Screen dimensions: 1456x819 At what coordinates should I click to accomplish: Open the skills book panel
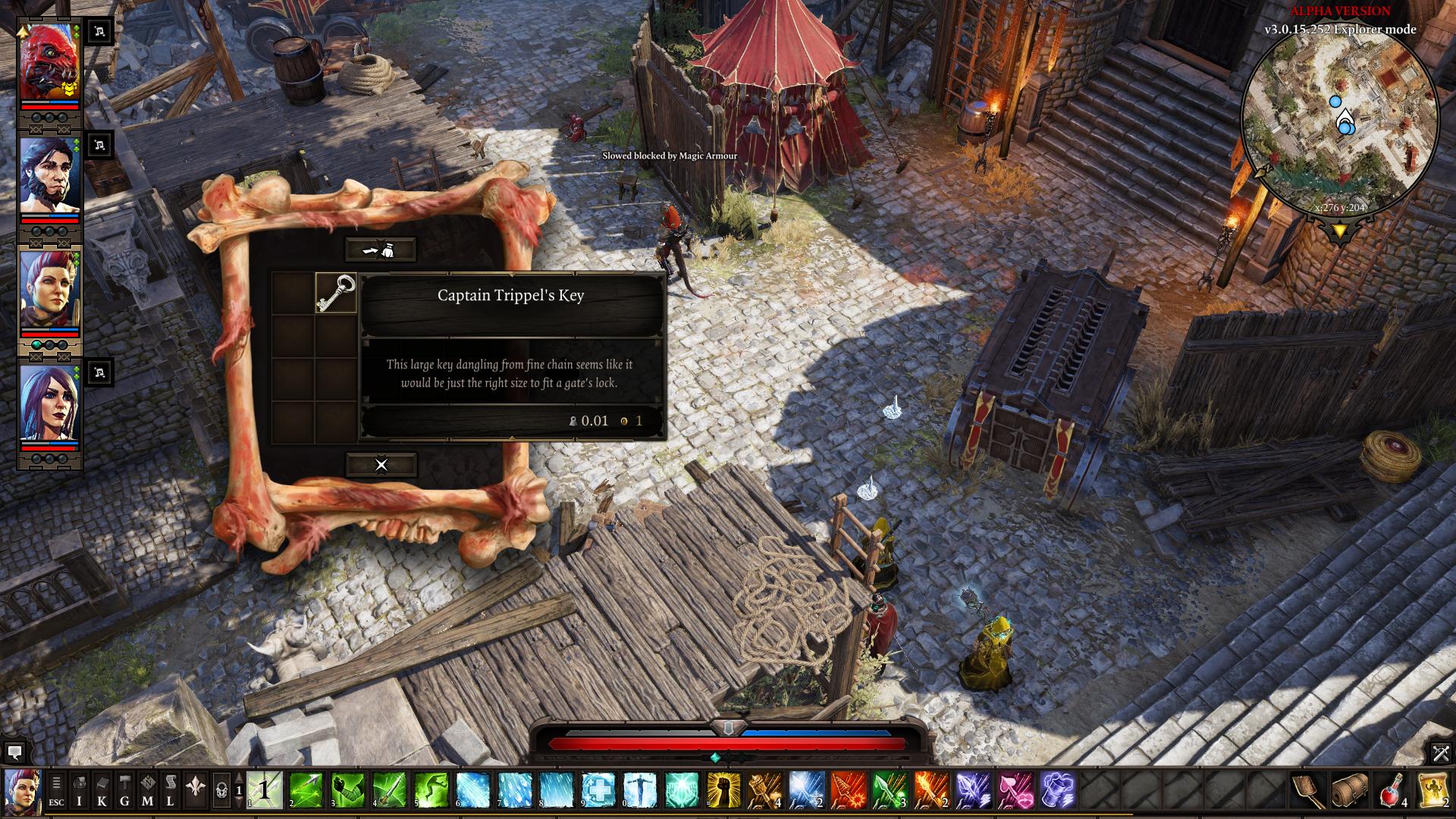102,789
